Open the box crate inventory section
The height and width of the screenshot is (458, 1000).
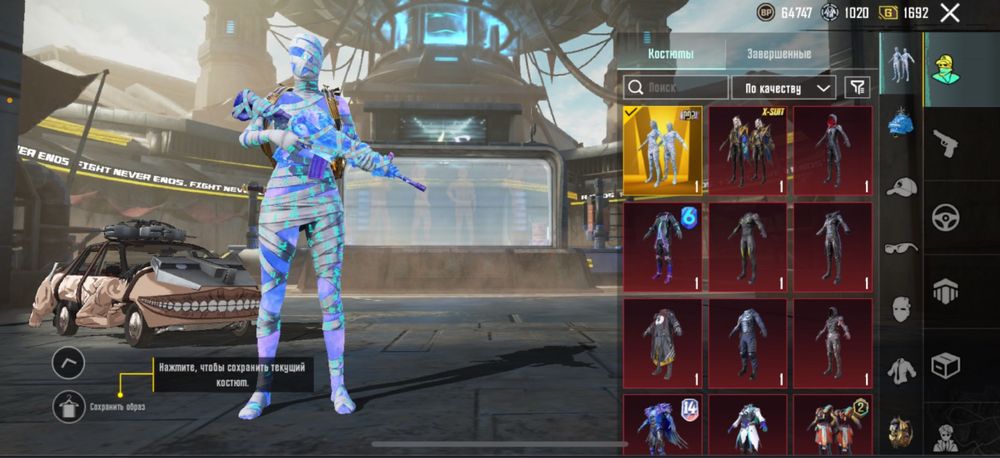[945, 365]
